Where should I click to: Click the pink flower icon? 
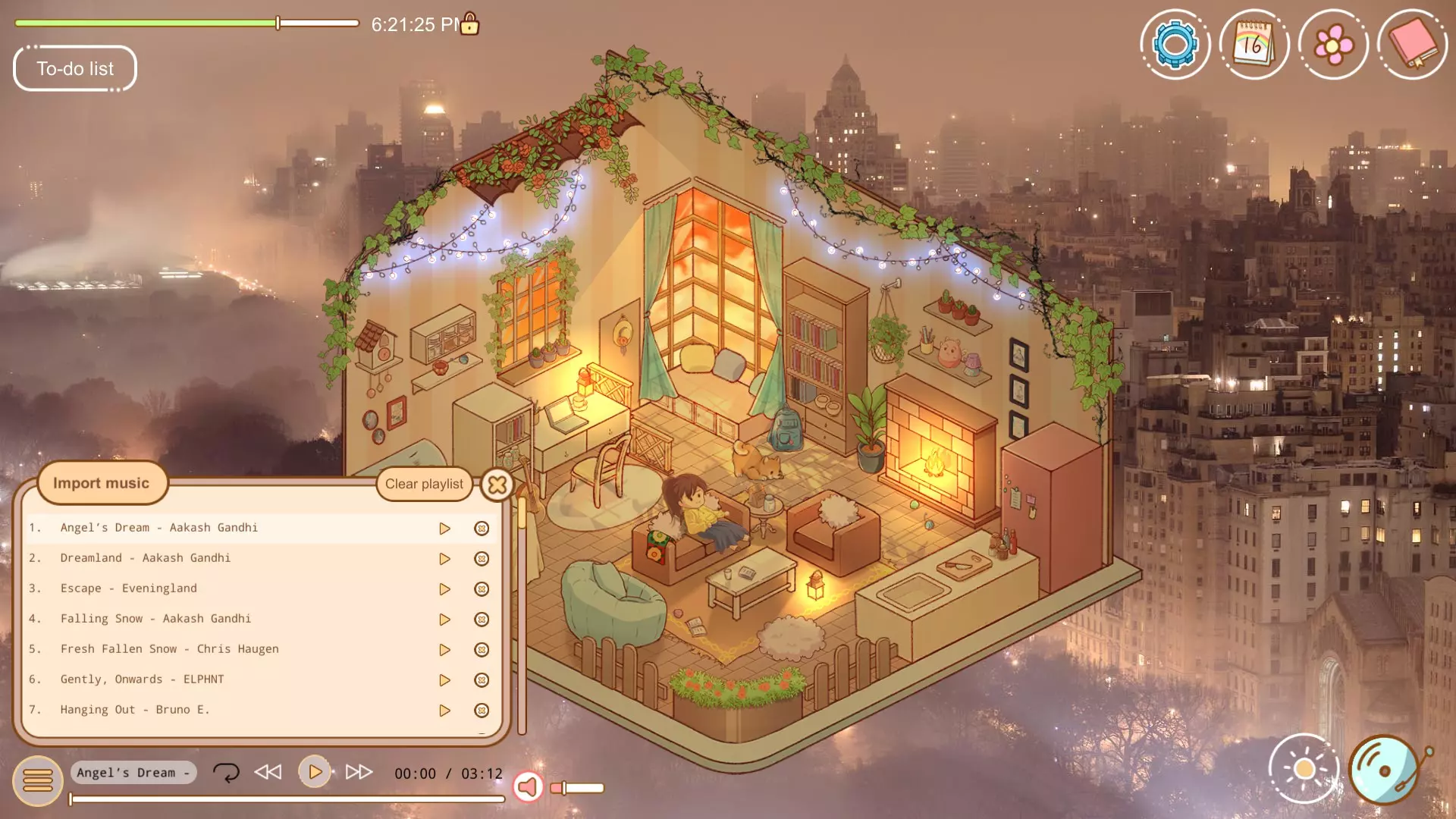1333,45
